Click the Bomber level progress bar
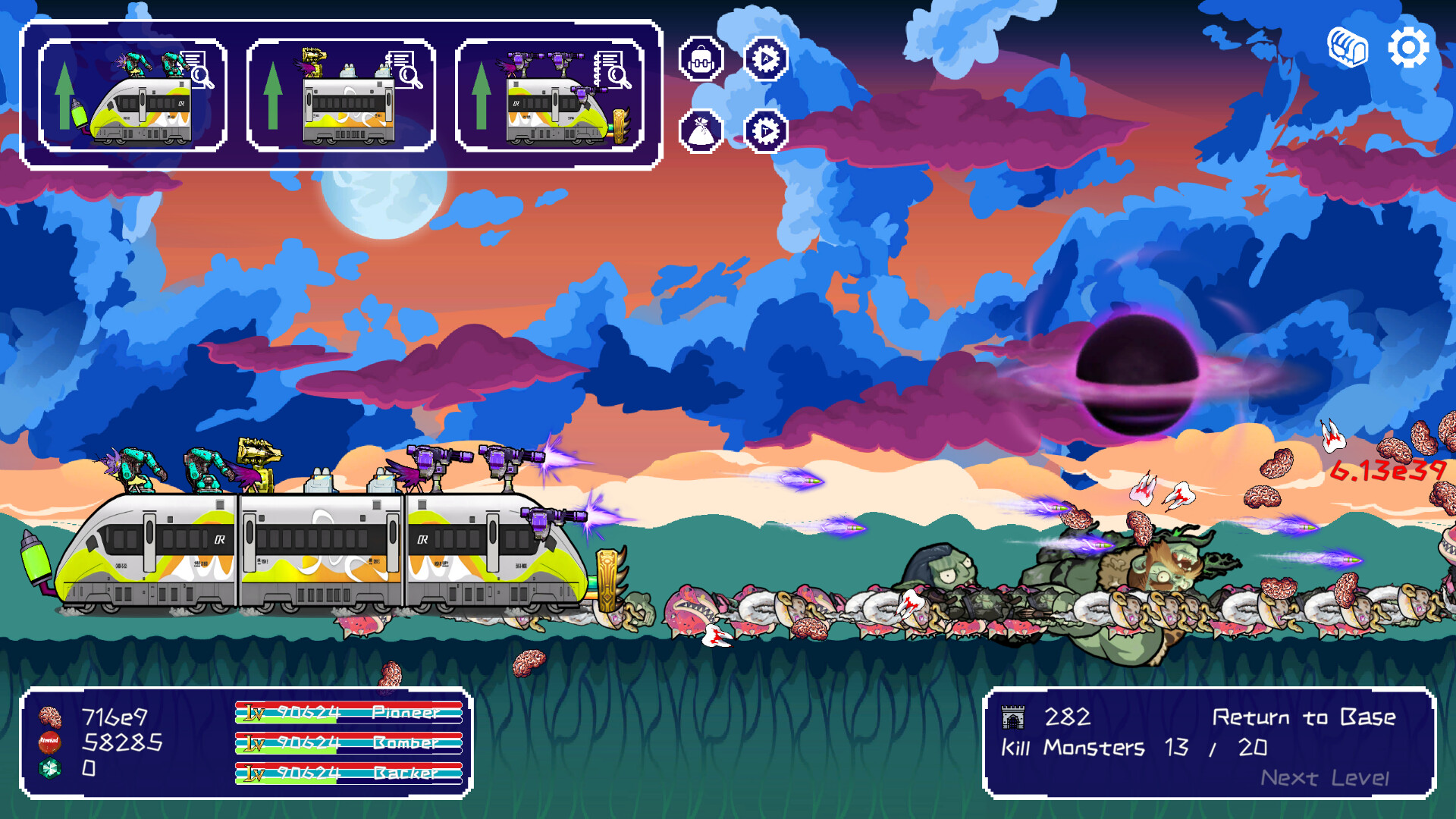This screenshot has width=1456, height=819. [349, 745]
